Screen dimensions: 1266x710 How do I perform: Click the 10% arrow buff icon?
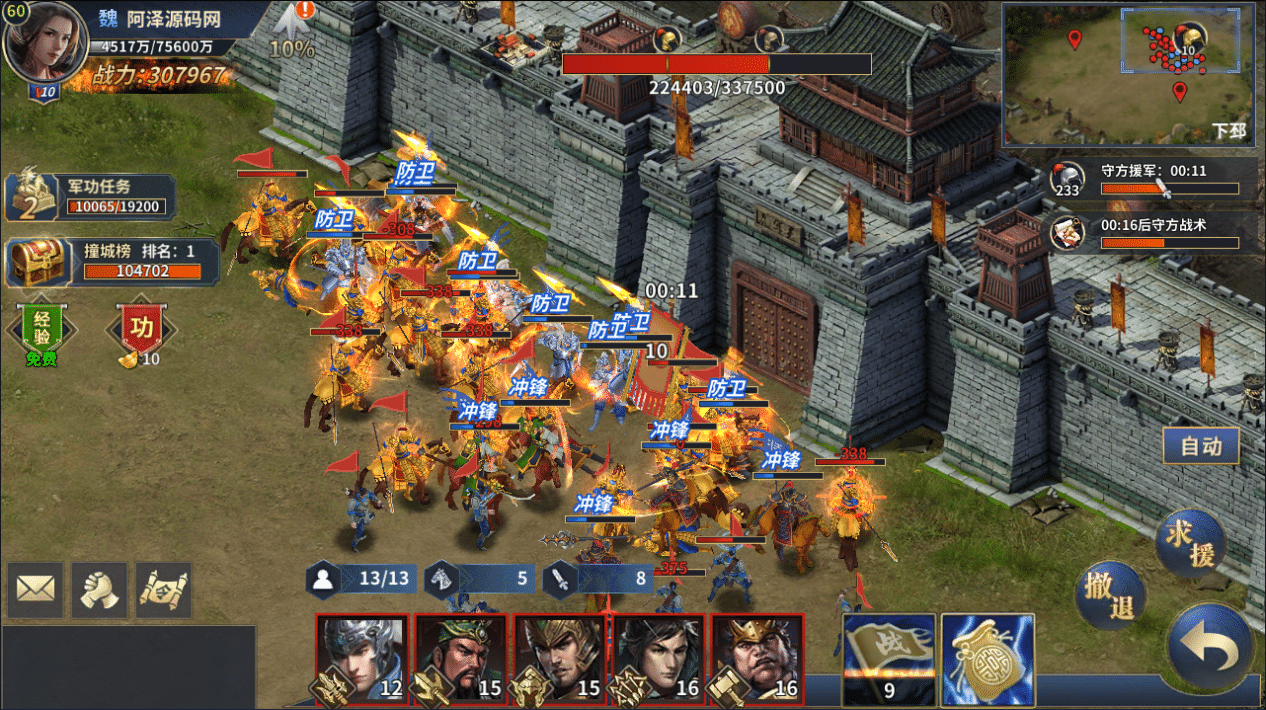[292, 30]
